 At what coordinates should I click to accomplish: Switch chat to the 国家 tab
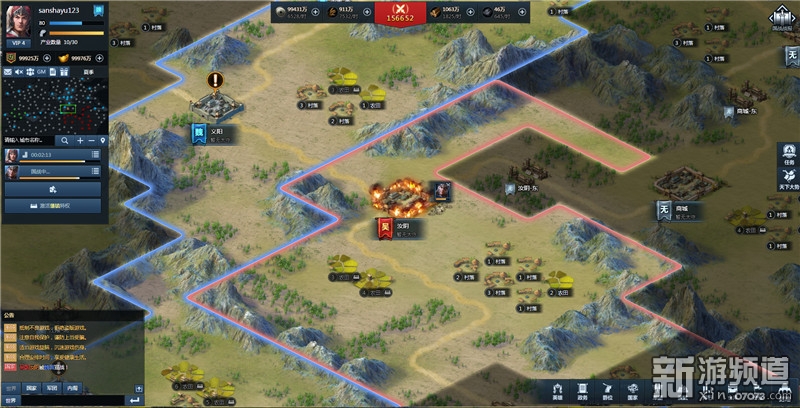31,388
